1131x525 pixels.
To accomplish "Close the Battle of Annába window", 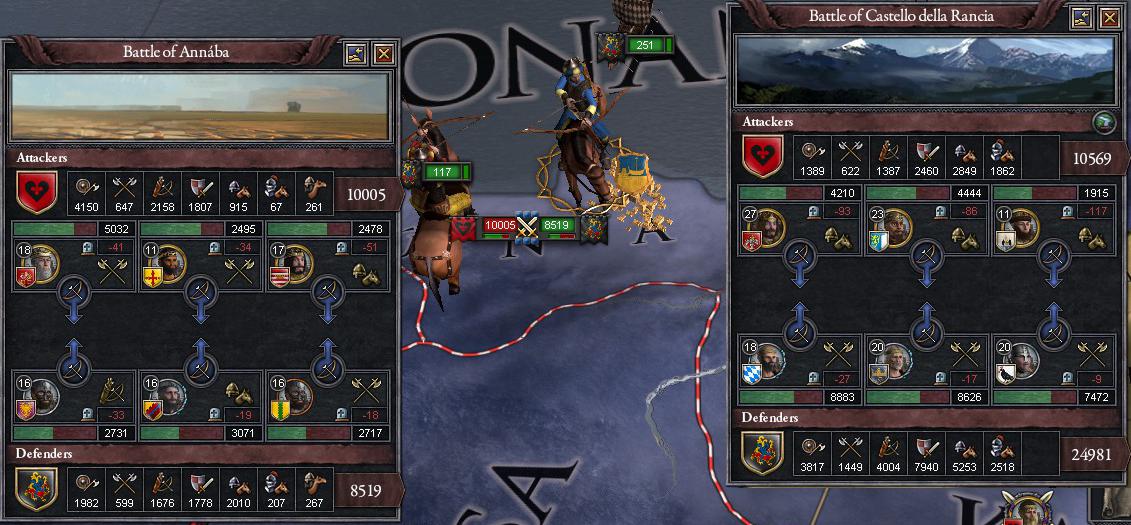I will point(384,53).
